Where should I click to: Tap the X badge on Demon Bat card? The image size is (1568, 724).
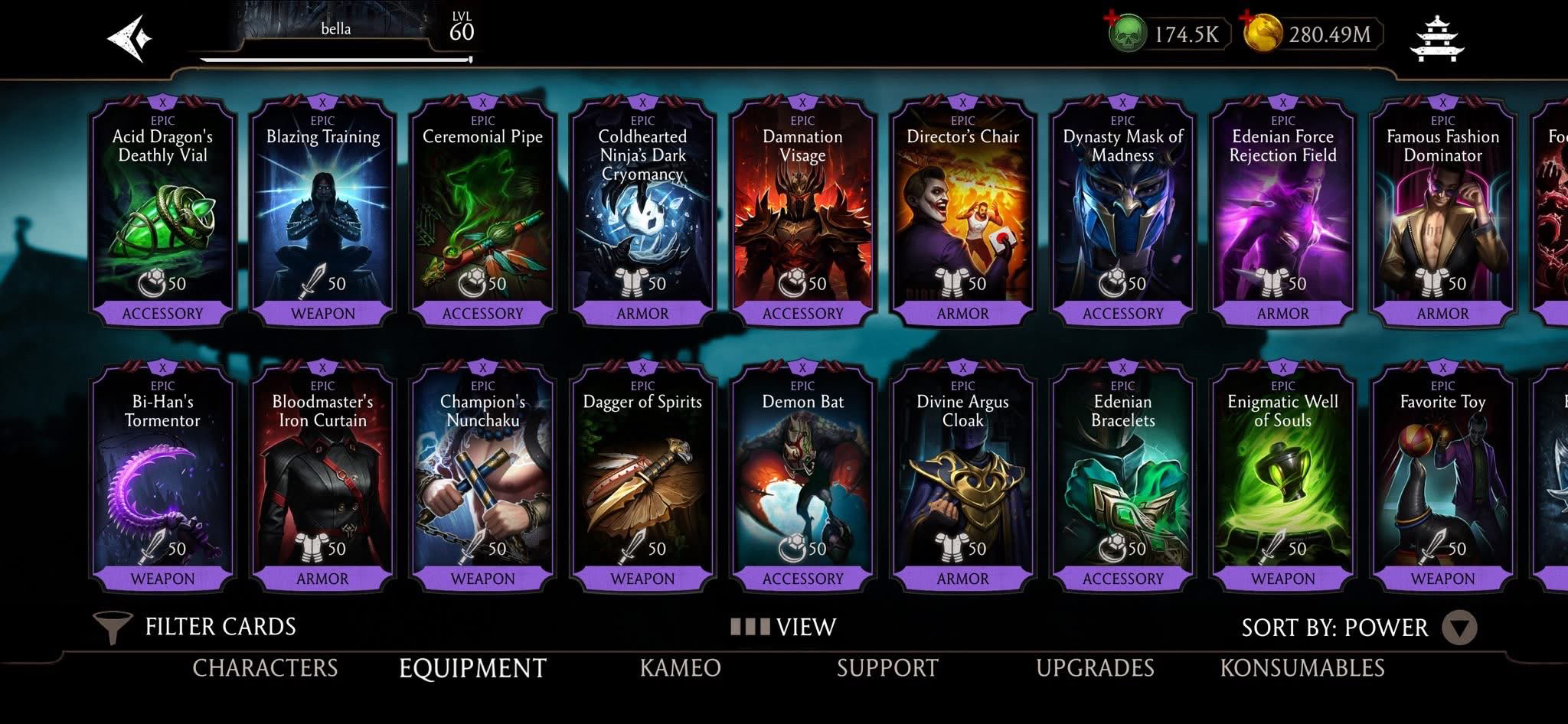pyautogui.click(x=802, y=367)
